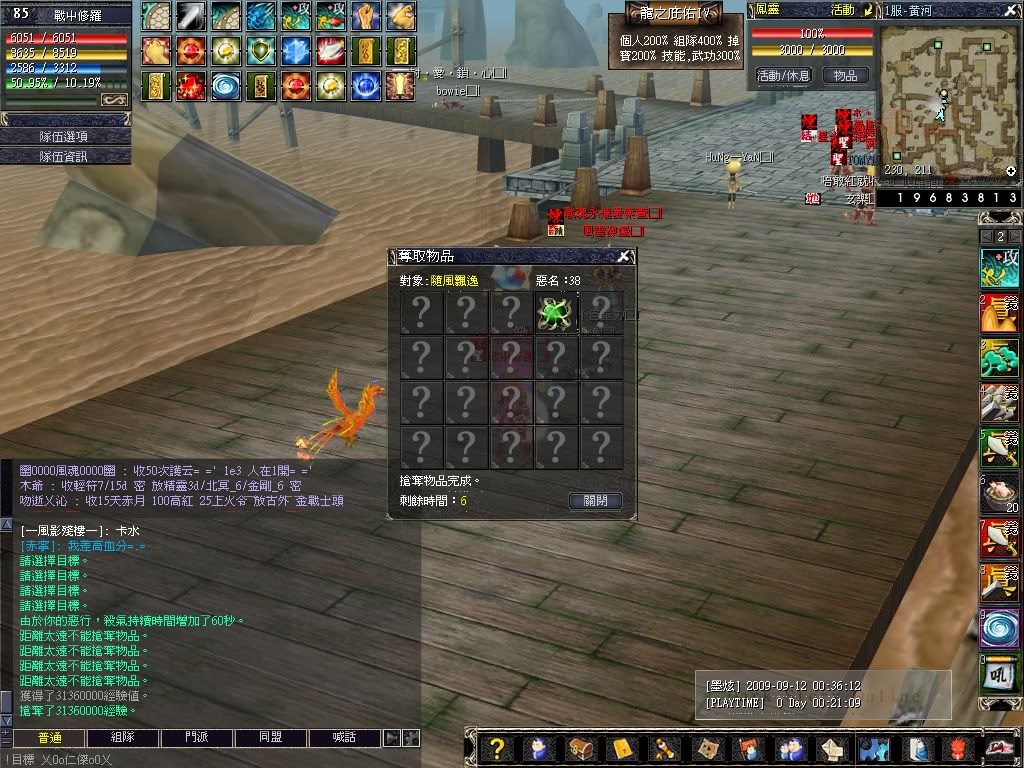This screenshot has width=1024, height=768.
Task: Activate the blue swirl vortex skill in right hotbar
Action: point(999,630)
